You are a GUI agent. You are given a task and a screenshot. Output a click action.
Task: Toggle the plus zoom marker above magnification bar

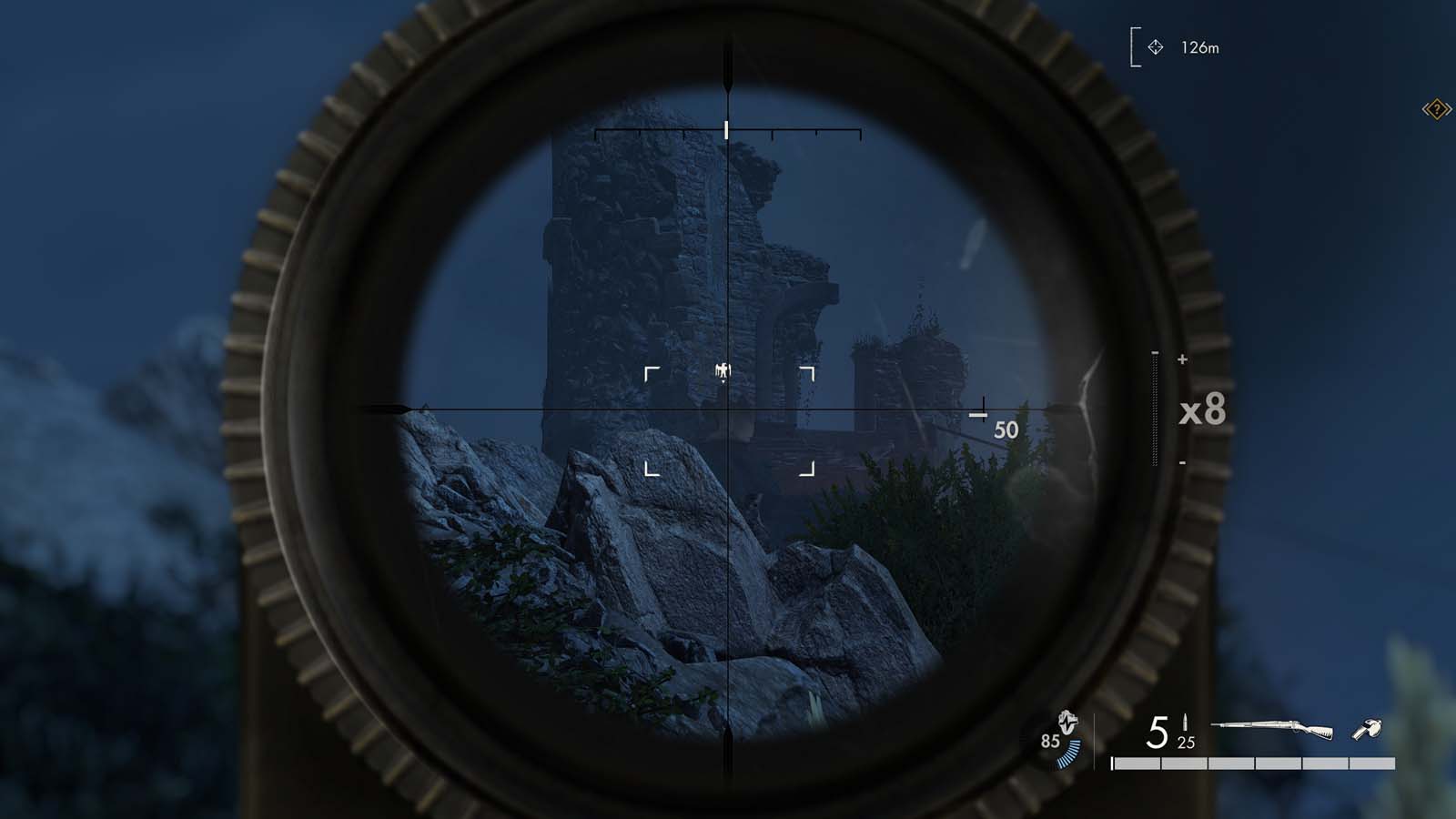1183,359
